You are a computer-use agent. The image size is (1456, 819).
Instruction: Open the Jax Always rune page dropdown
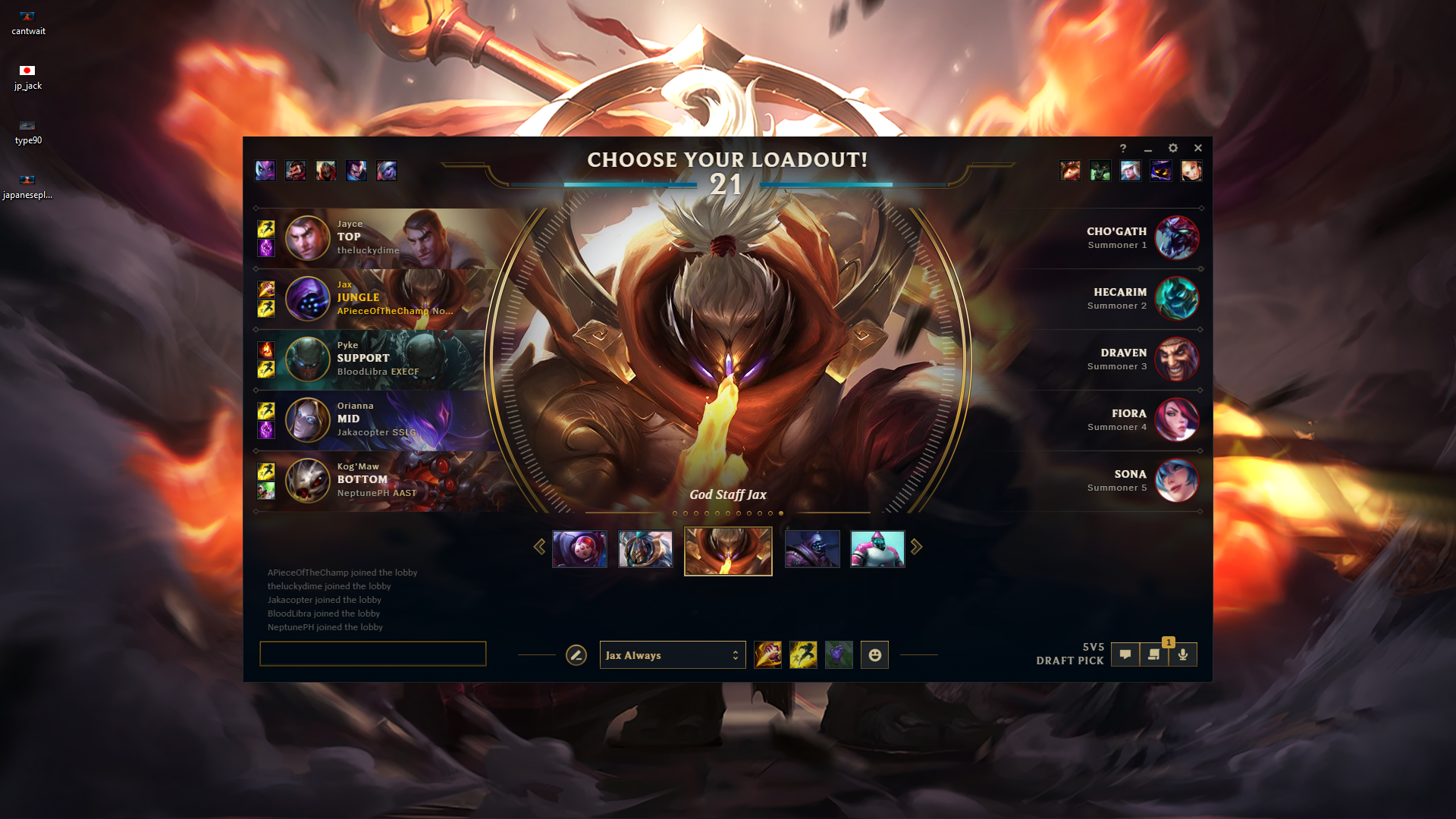click(x=672, y=654)
